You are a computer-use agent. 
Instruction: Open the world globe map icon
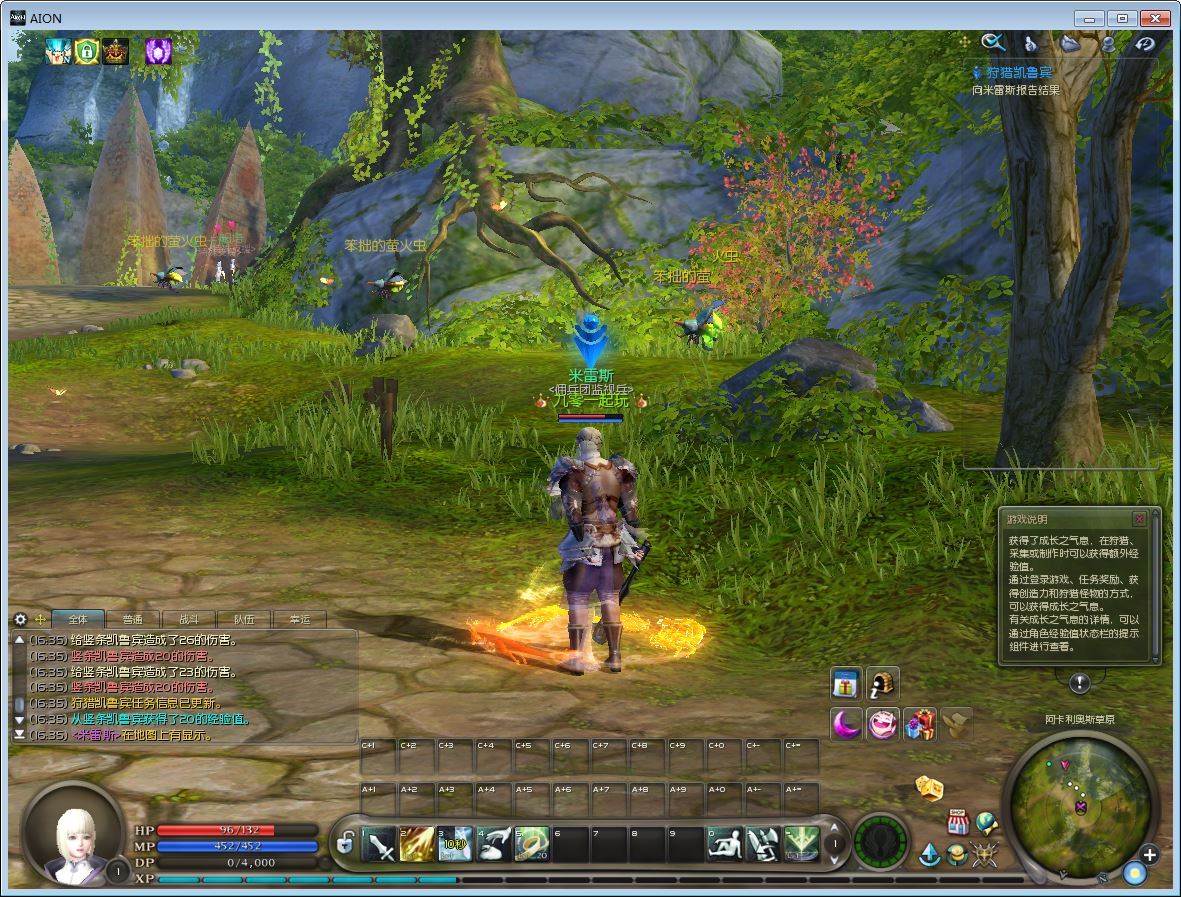click(x=987, y=822)
